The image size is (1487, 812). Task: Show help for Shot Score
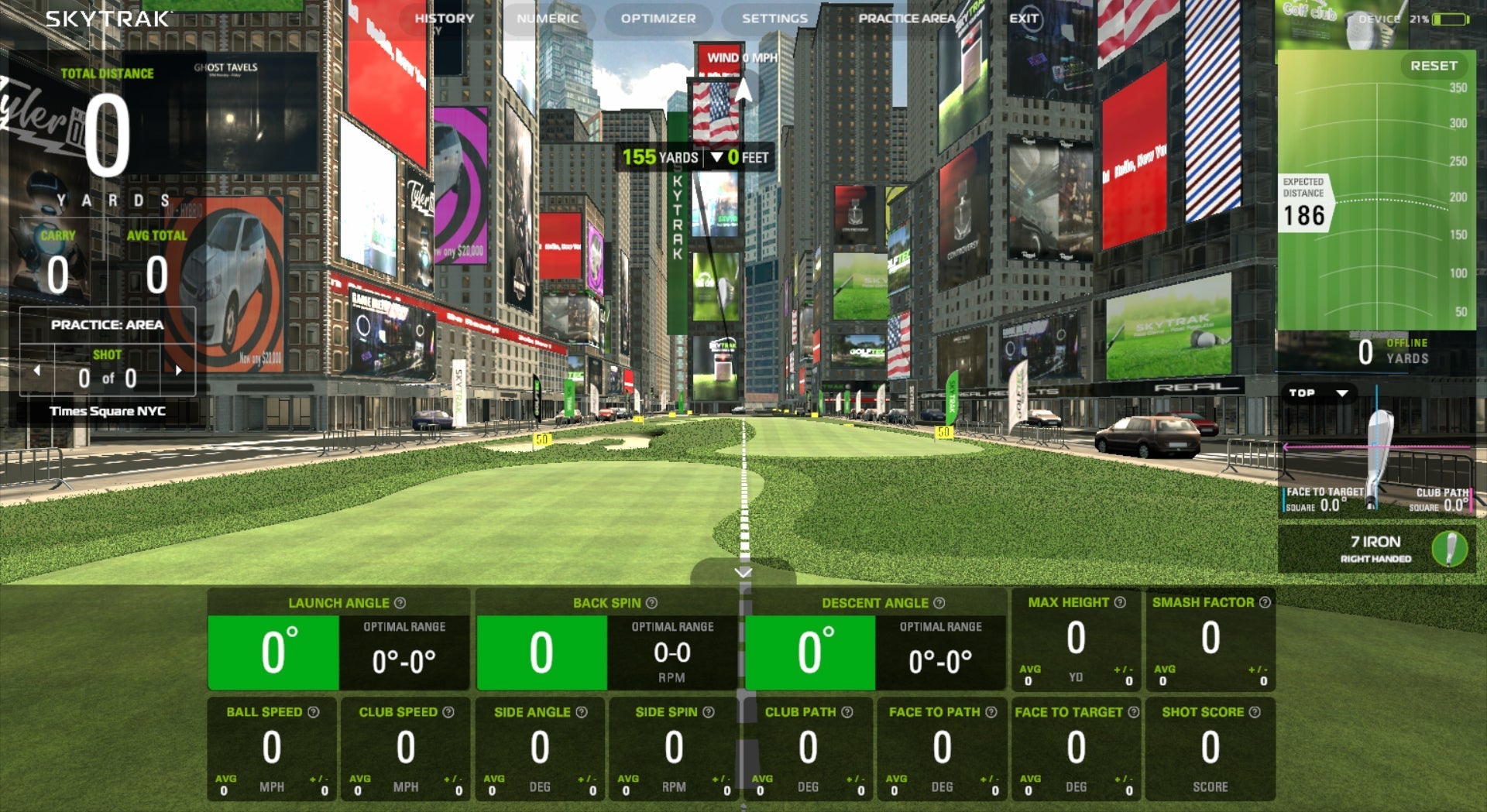tap(1255, 712)
